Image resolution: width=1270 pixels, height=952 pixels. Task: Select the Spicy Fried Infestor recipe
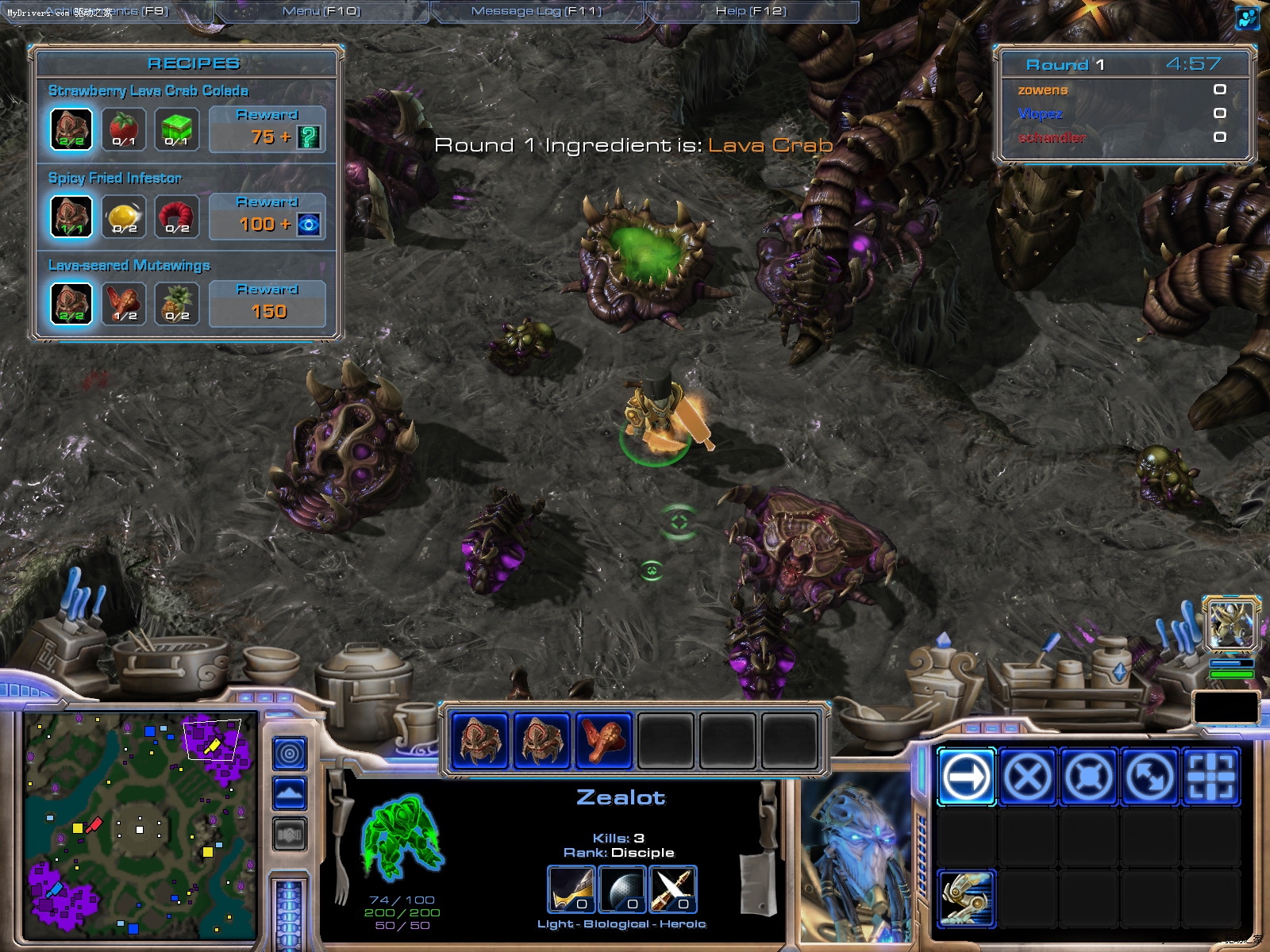[x=115, y=178]
